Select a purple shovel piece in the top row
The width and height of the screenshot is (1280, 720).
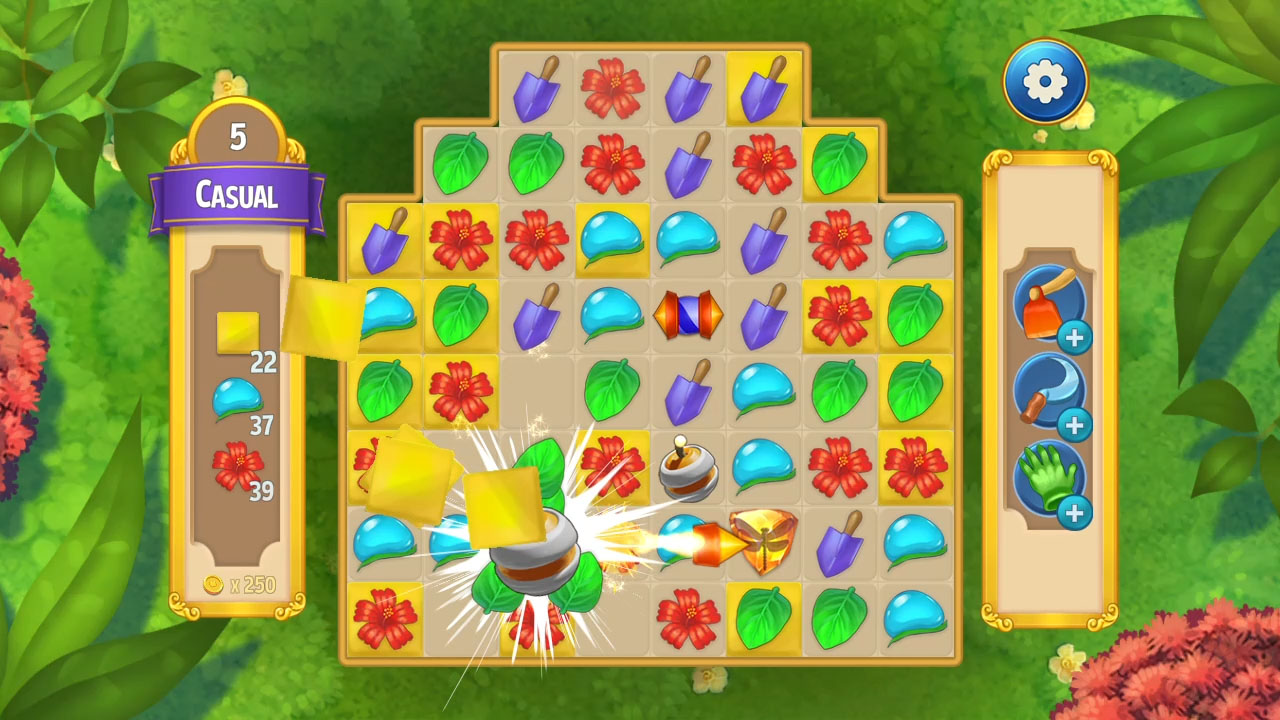point(537,88)
